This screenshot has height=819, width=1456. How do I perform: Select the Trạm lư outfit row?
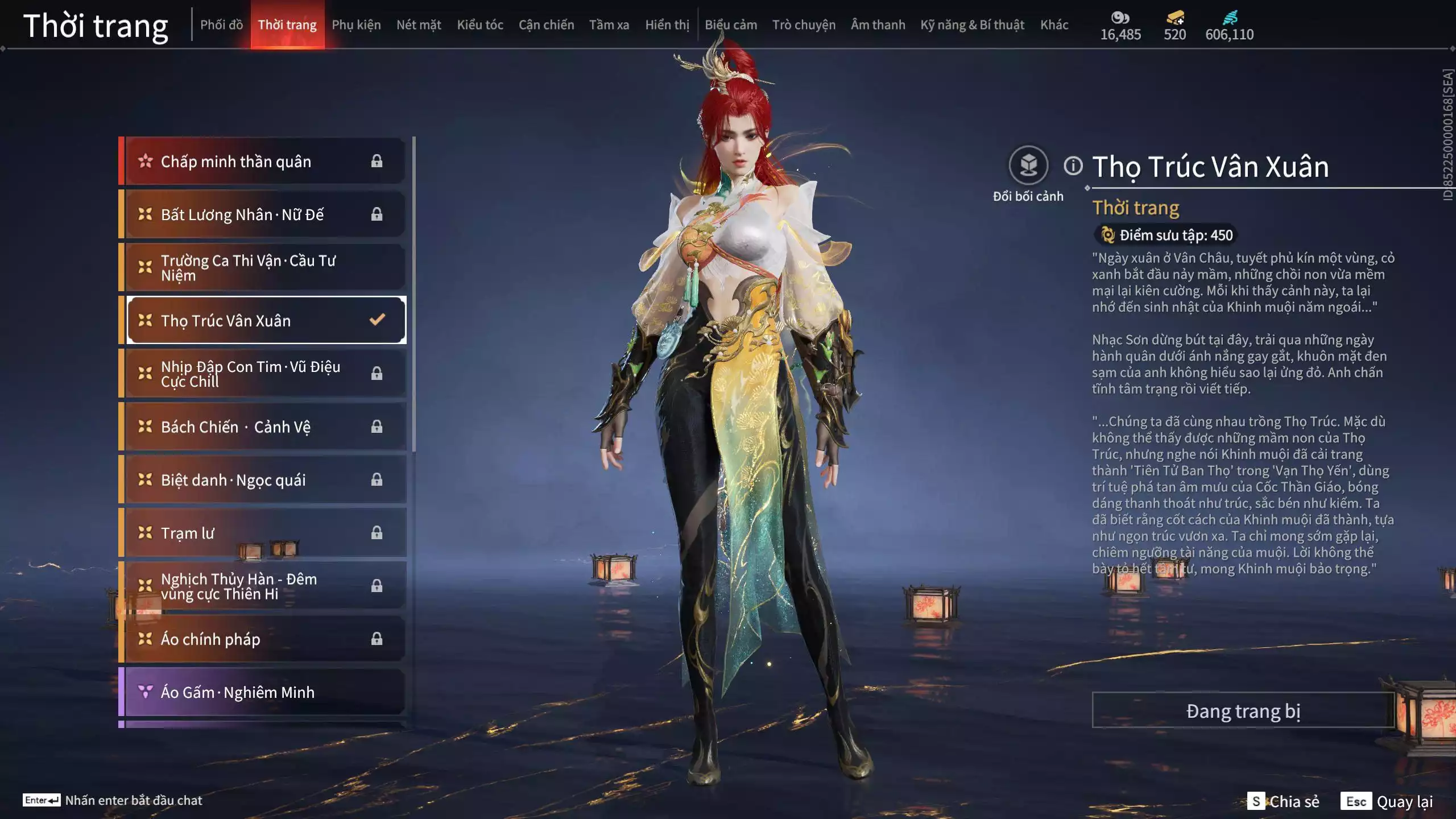point(264,533)
